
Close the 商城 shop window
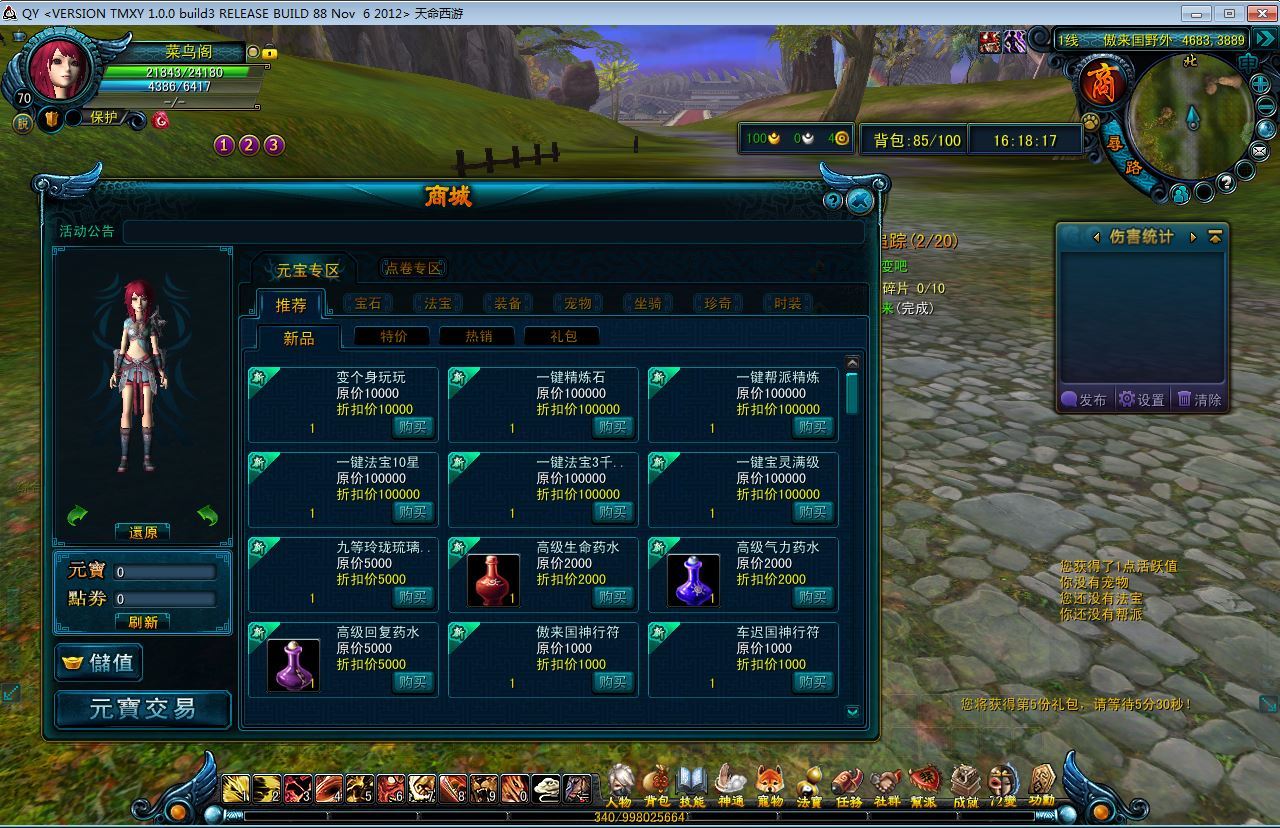click(859, 201)
